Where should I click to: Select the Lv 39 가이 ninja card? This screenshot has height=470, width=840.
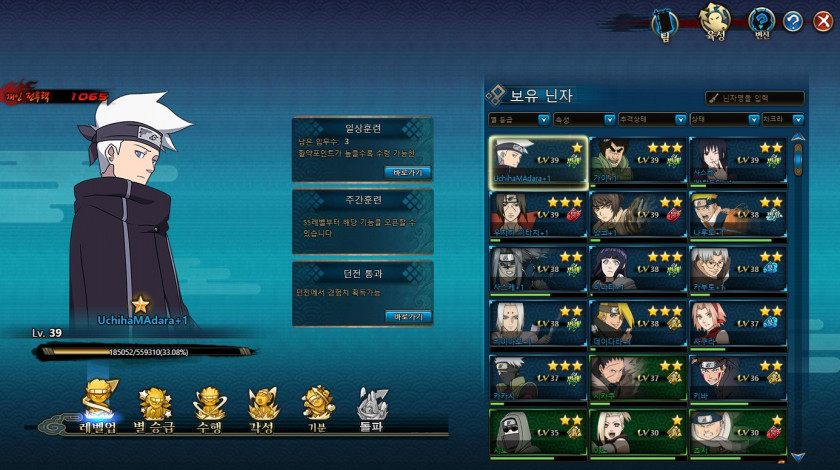637,162
